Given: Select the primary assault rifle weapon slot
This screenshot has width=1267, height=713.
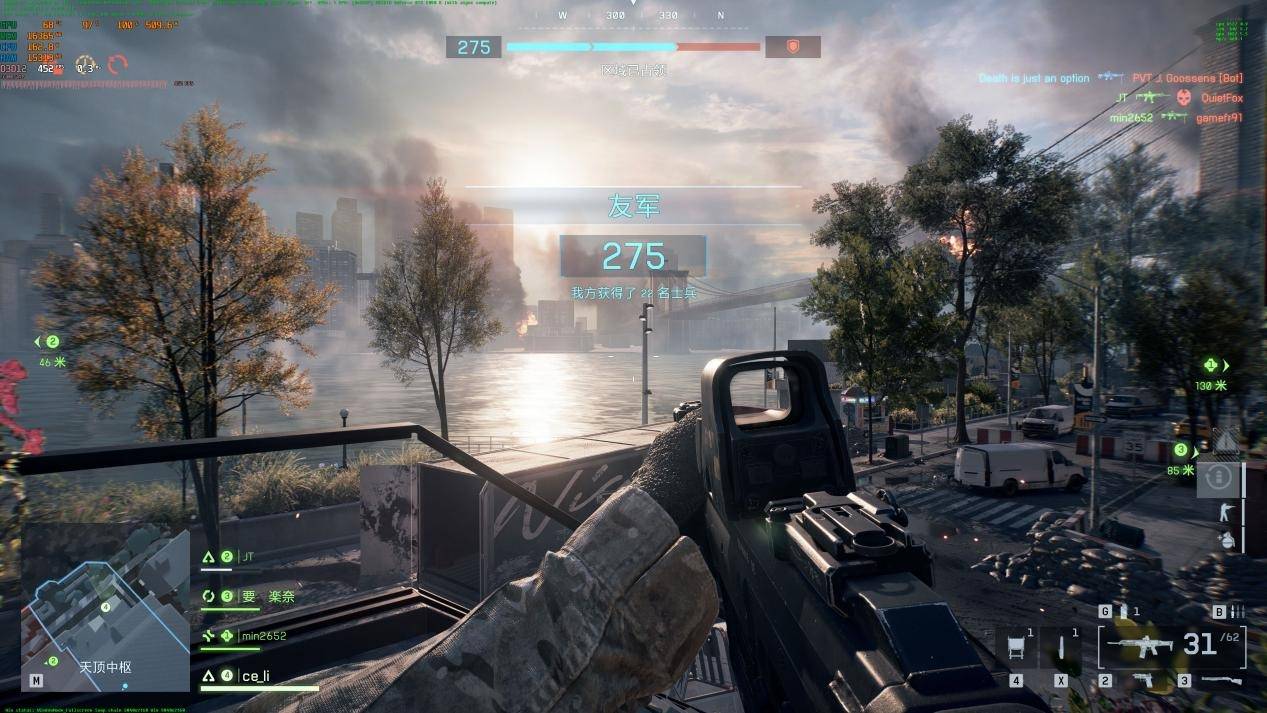Looking at the screenshot, I should coord(1142,646).
